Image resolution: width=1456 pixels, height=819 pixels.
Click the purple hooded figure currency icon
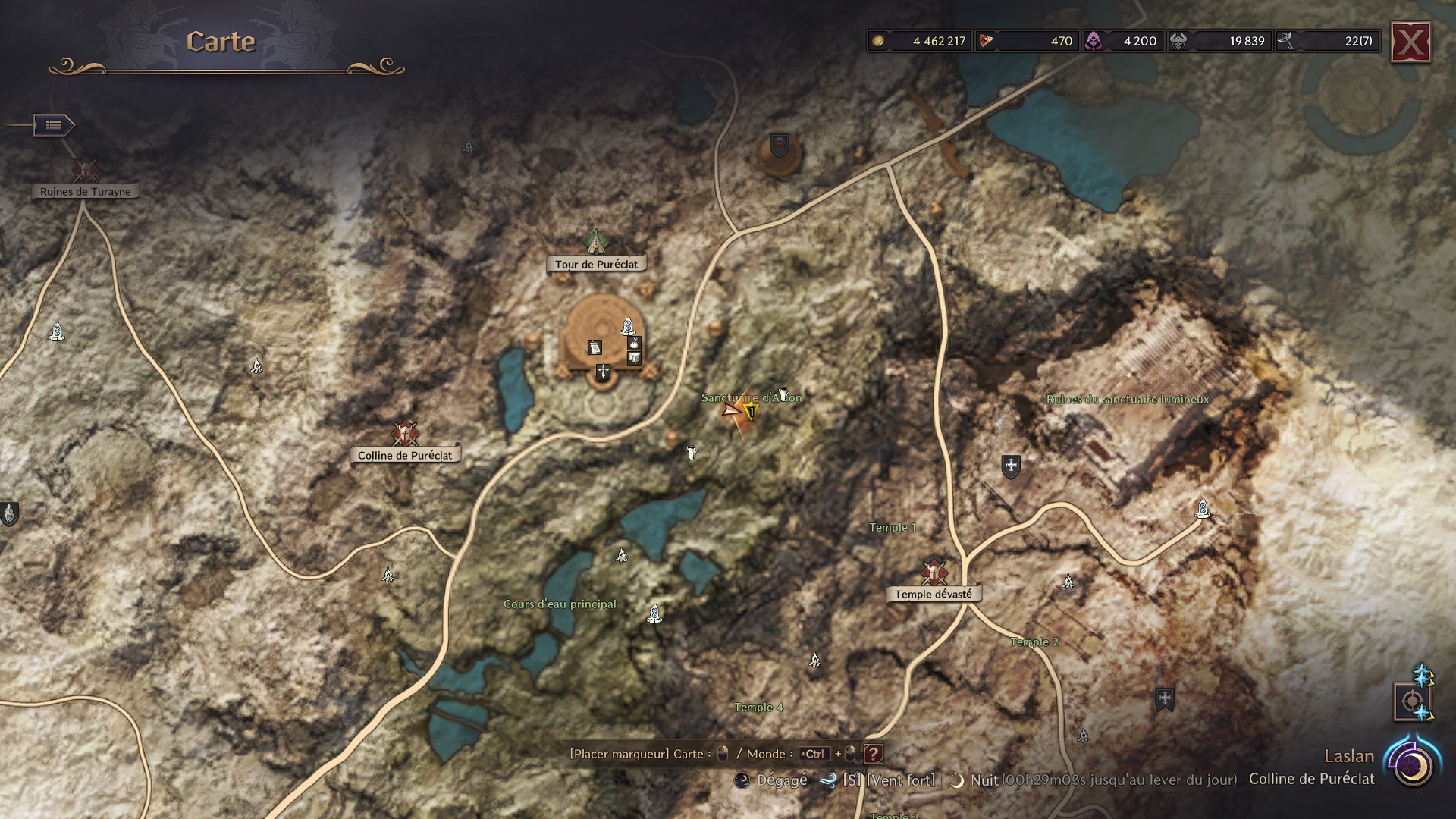tap(1094, 41)
